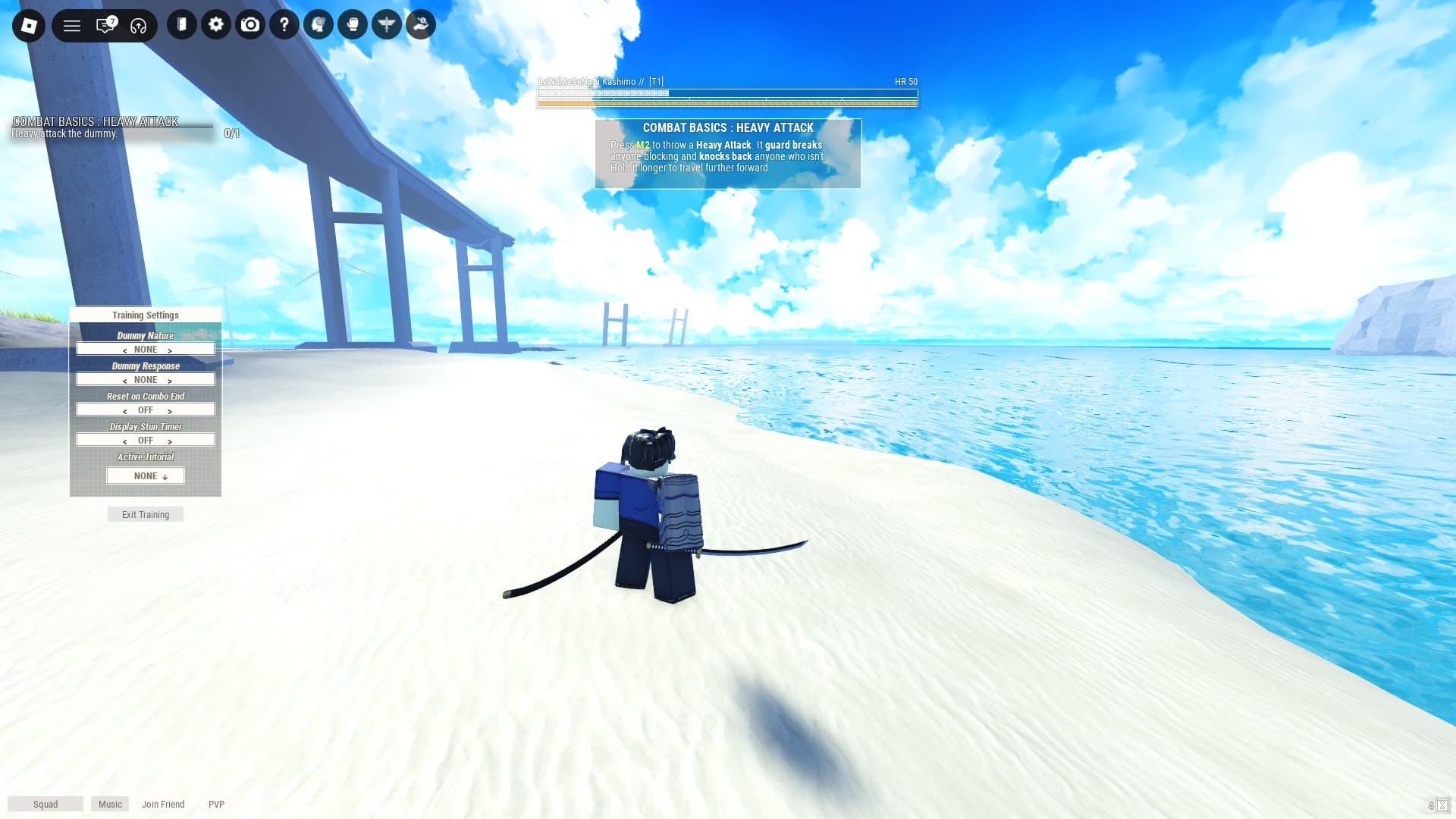Click the door icon button
Image resolution: width=1456 pixels, height=819 pixels.
pyautogui.click(x=182, y=25)
